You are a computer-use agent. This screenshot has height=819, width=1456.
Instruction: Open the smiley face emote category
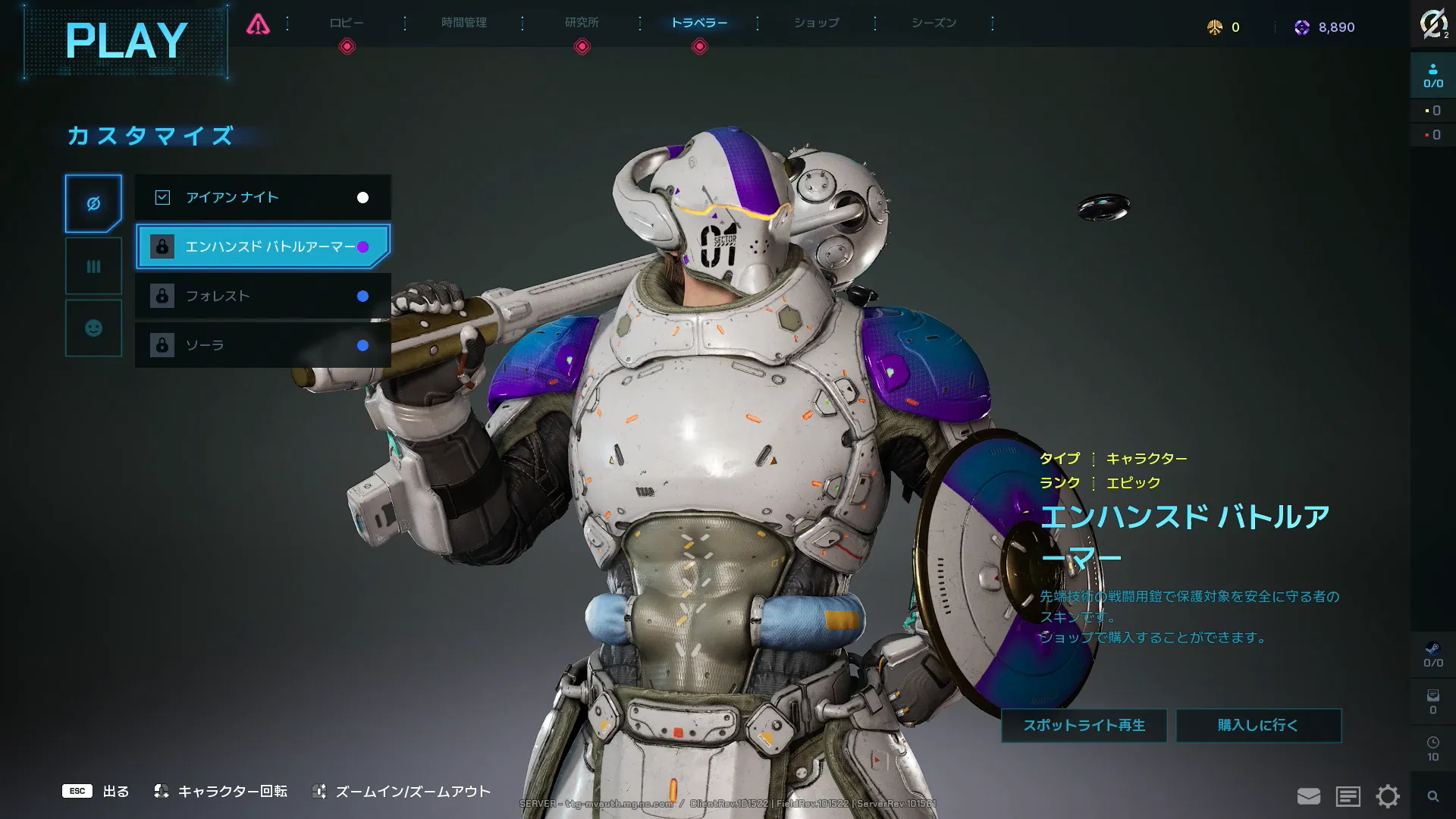[93, 328]
